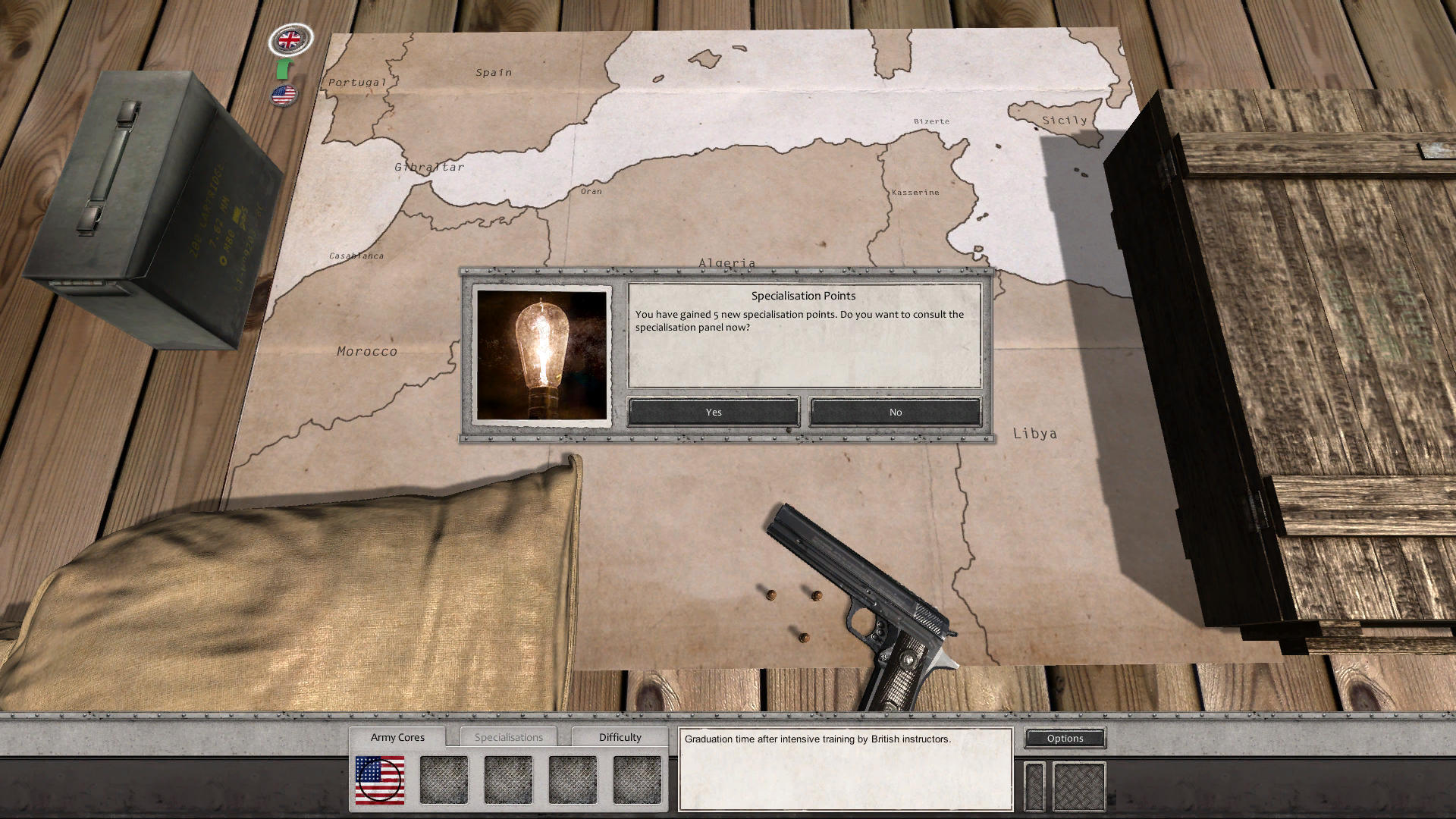Open the Options menu

1064,738
